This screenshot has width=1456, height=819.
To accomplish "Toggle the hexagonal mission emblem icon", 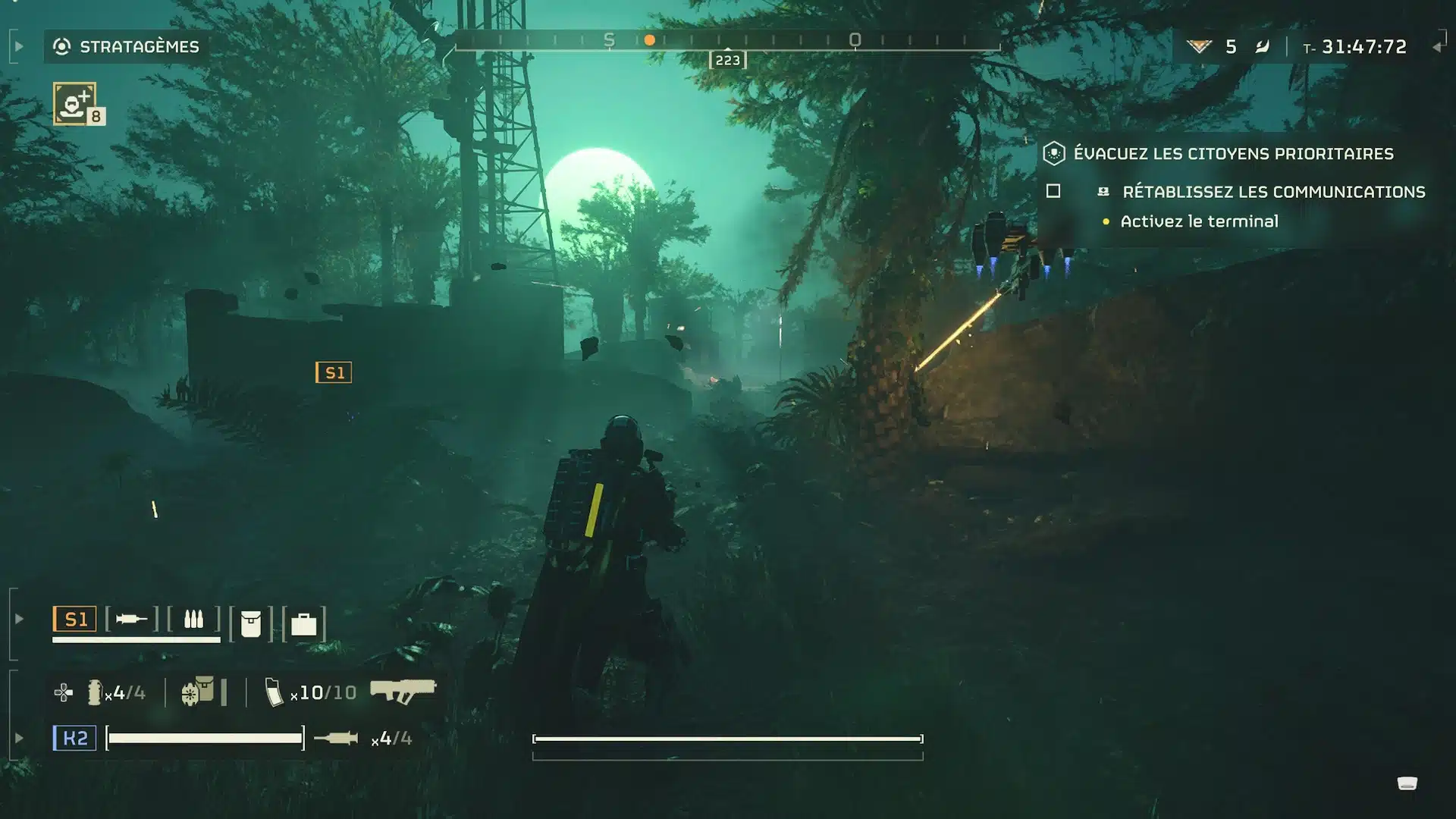I will point(1053,153).
